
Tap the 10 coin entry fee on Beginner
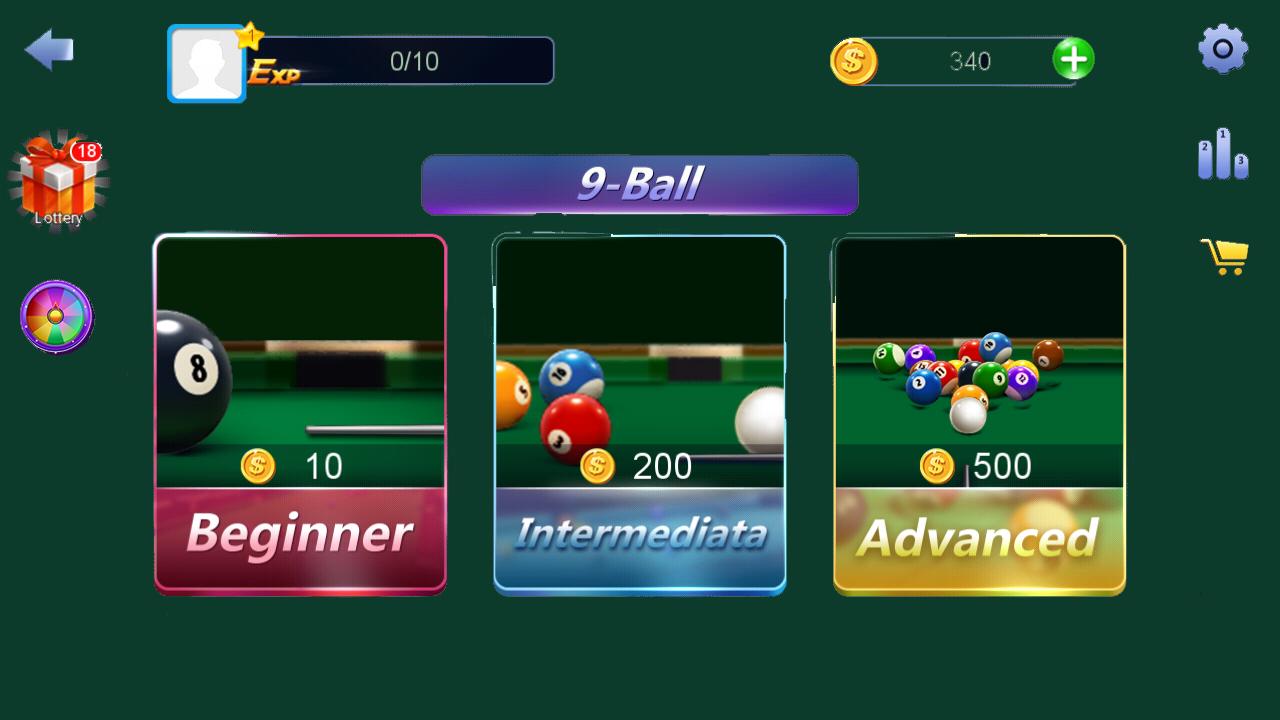[292, 465]
